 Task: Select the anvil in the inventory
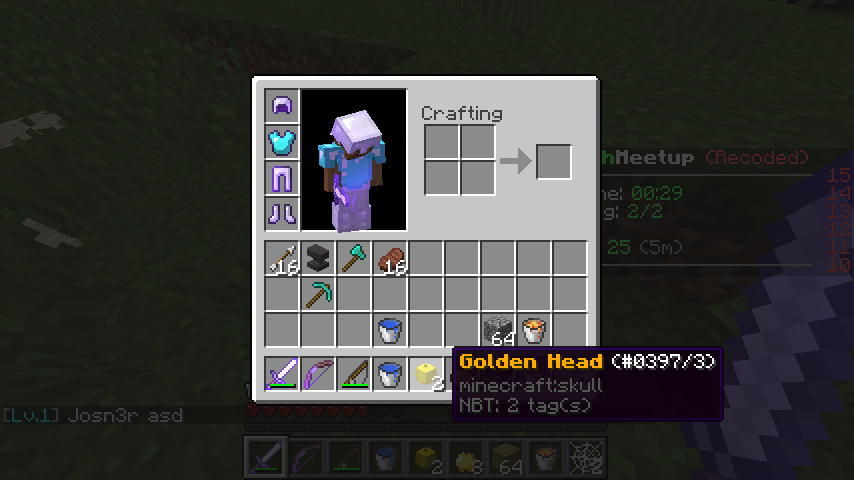(319, 259)
